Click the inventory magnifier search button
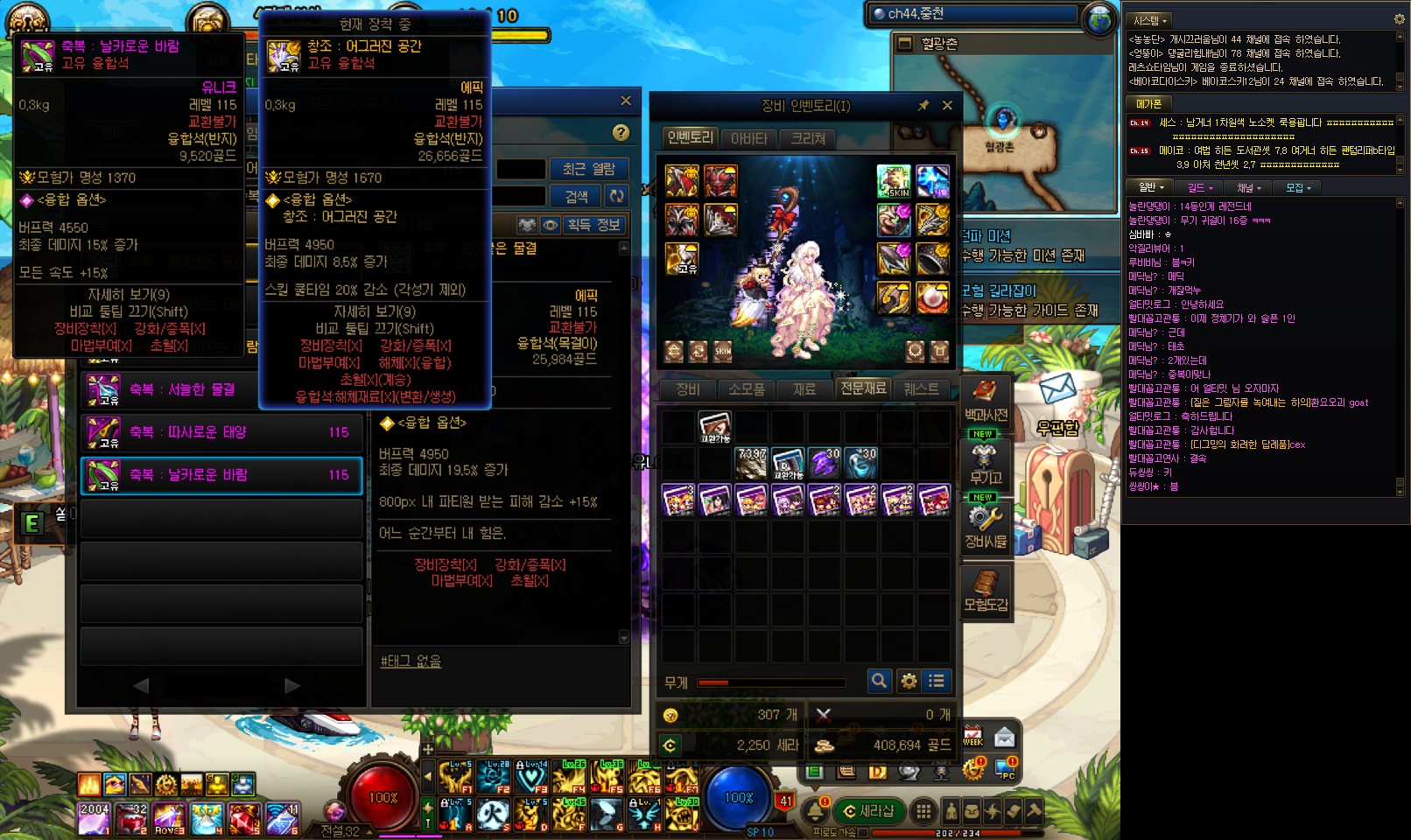Screen dimensions: 1411x840 879,681
